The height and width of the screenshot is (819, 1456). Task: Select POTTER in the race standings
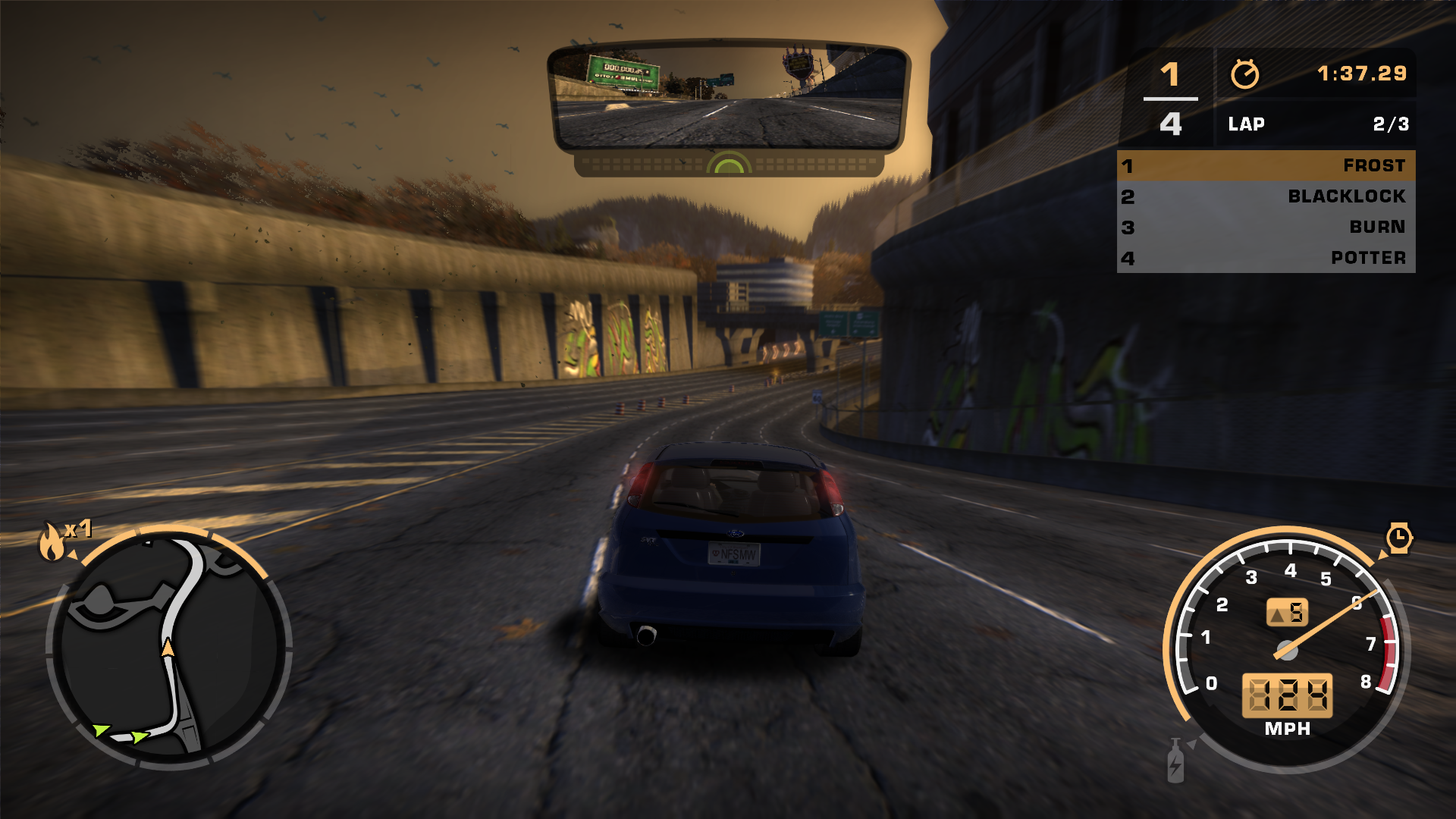[x=1266, y=258]
